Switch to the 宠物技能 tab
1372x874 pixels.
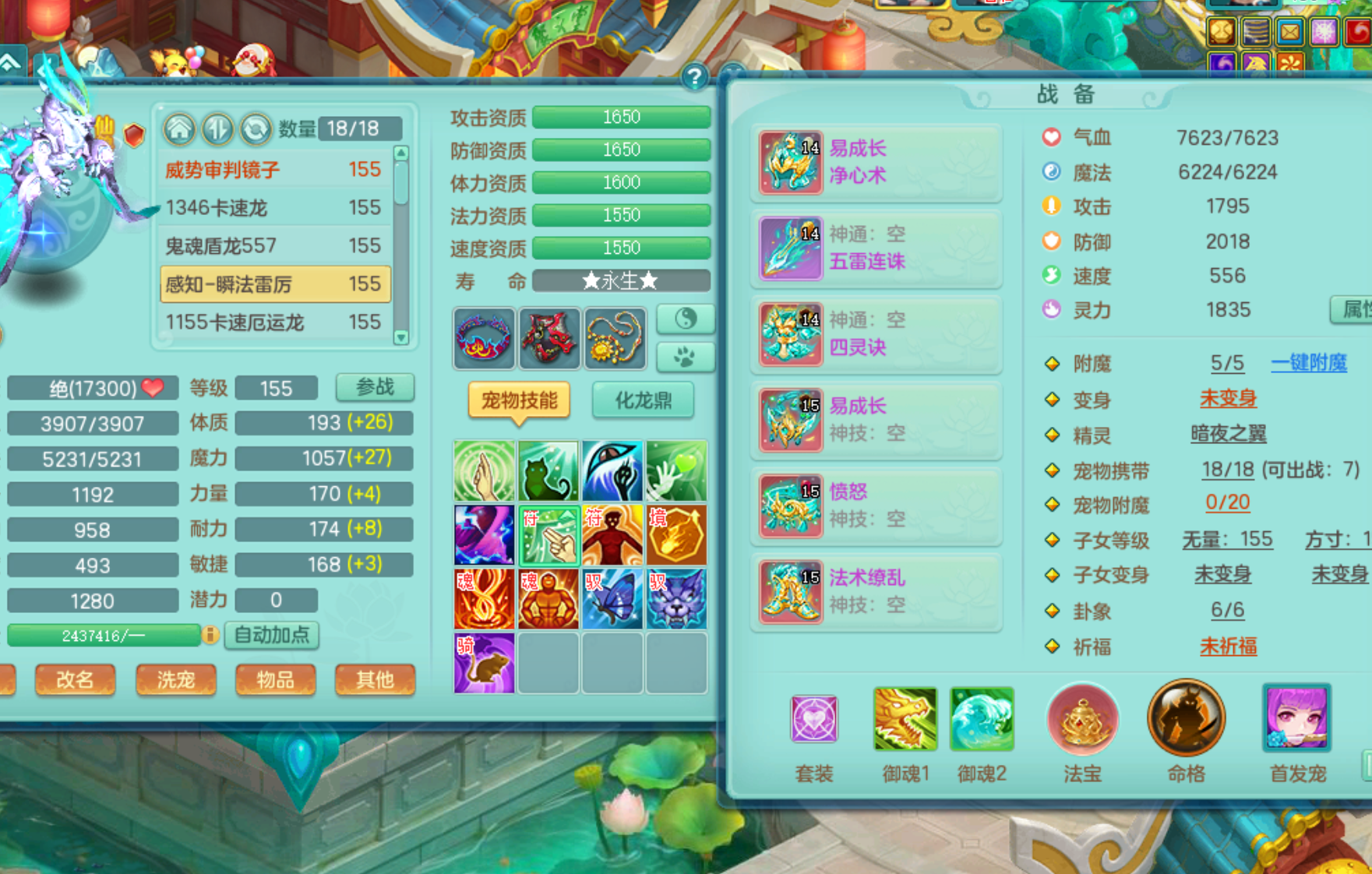[519, 400]
